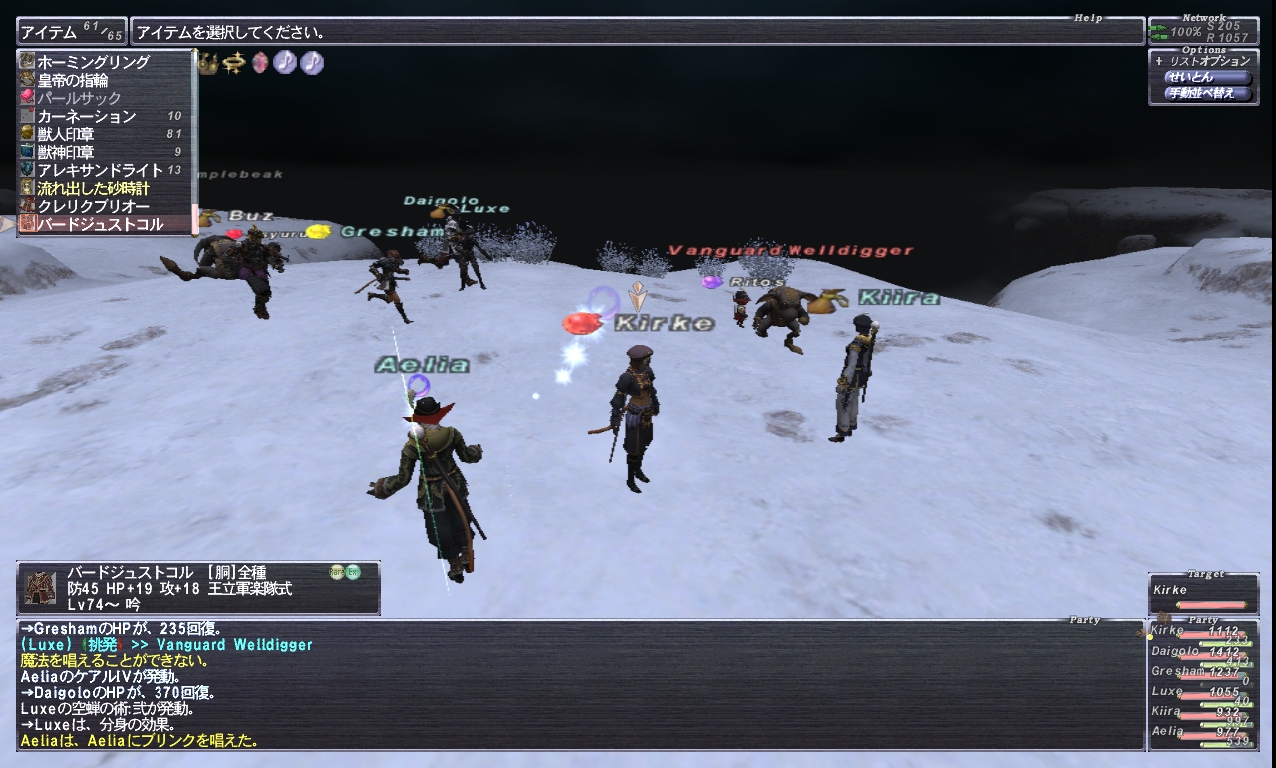Image resolution: width=1276 pixels, height=768 pixels.
Task: Select ホーミングリング in the item list
Action: tap(93, 62)
